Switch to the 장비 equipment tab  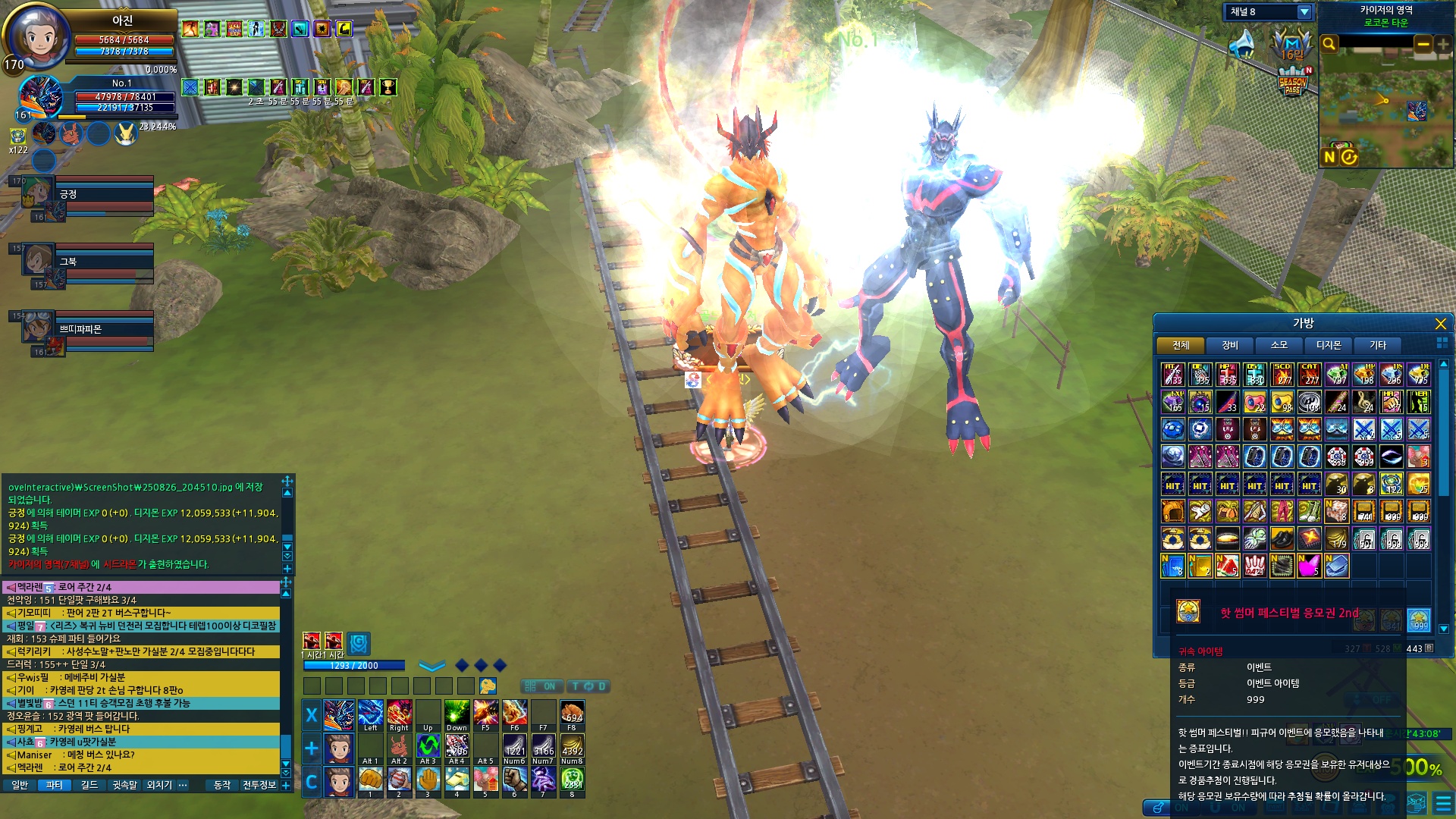pyautogui.click(x=1230, y=346)
